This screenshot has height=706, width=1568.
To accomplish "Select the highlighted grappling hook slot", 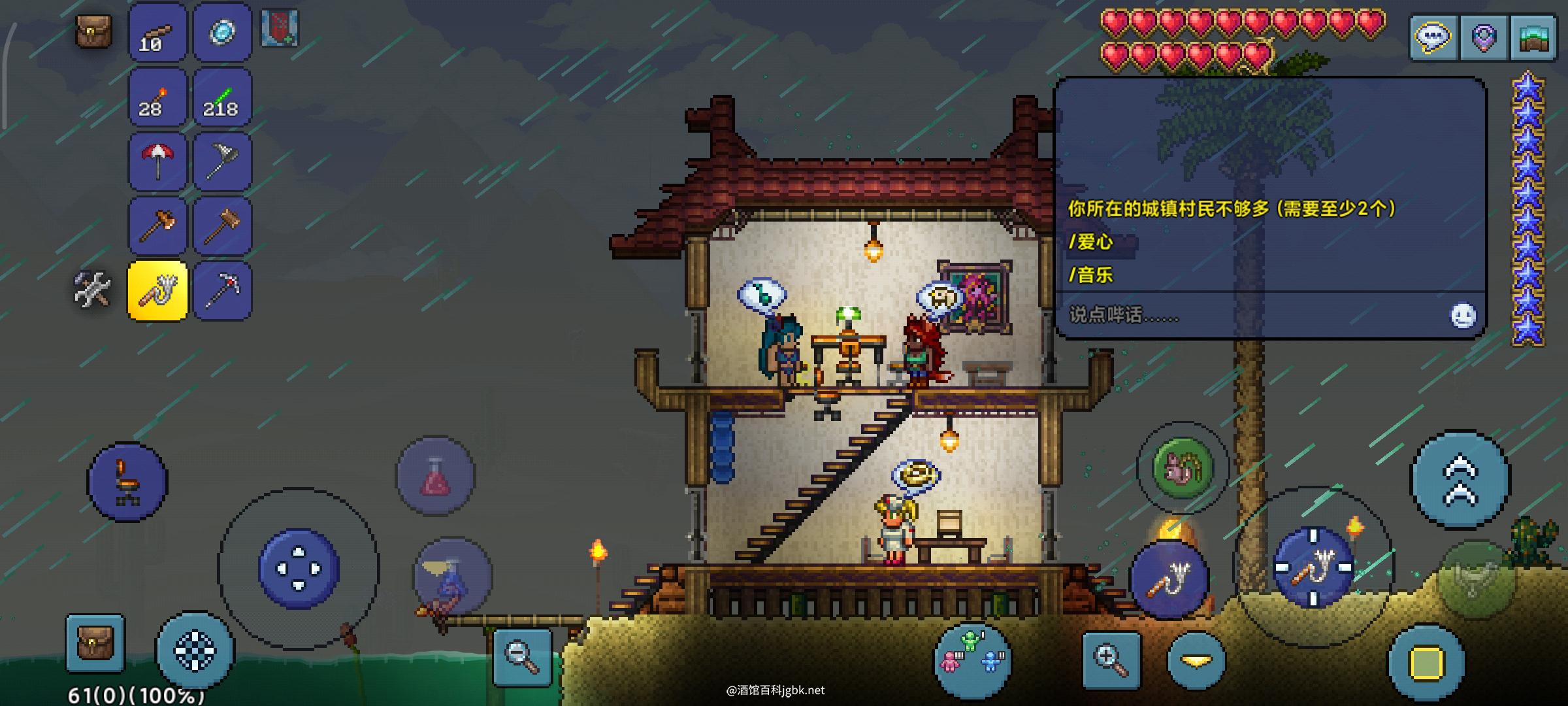I will pos(157,291).
